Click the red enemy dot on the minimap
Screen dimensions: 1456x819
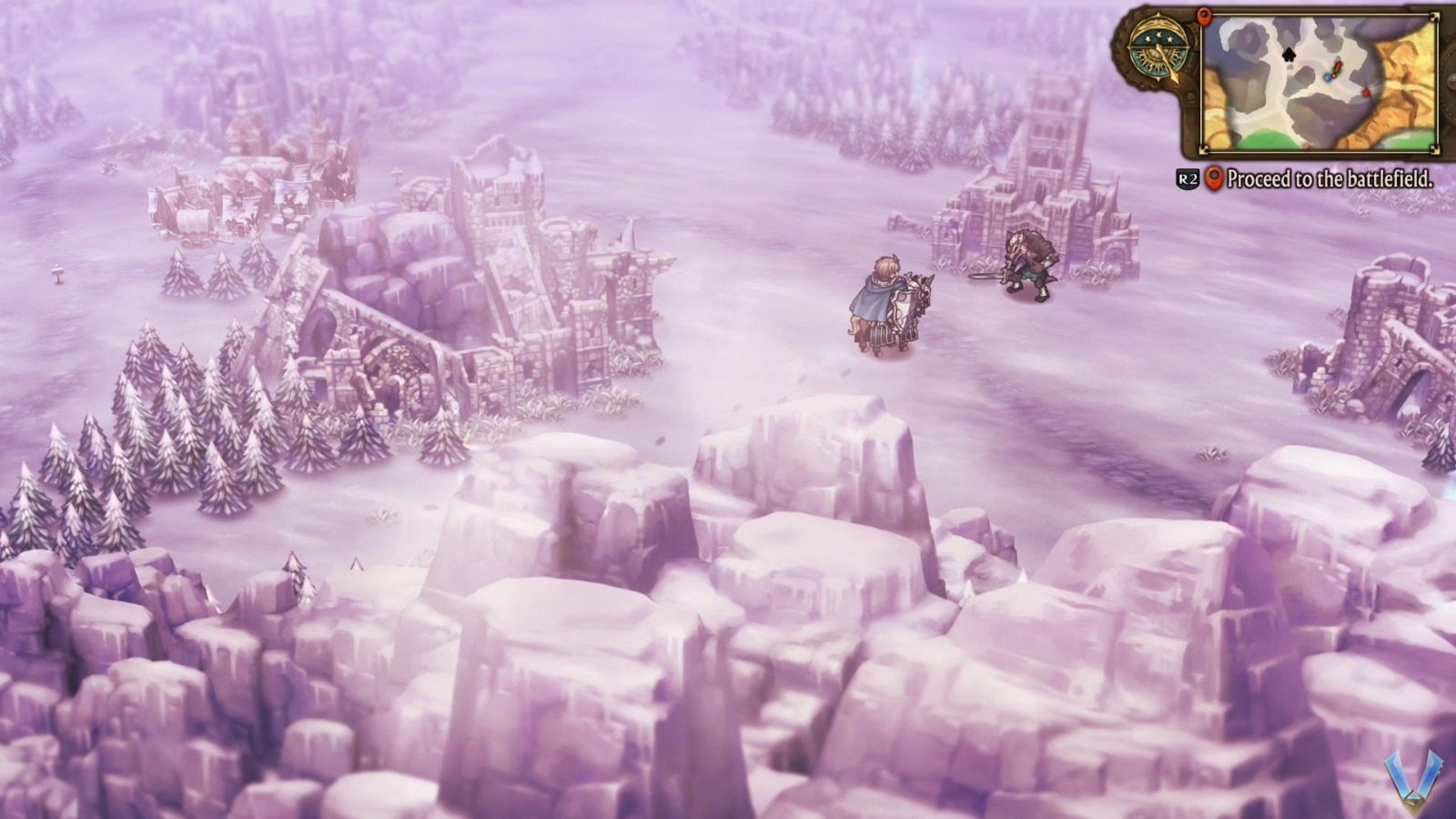(1366, 92)
